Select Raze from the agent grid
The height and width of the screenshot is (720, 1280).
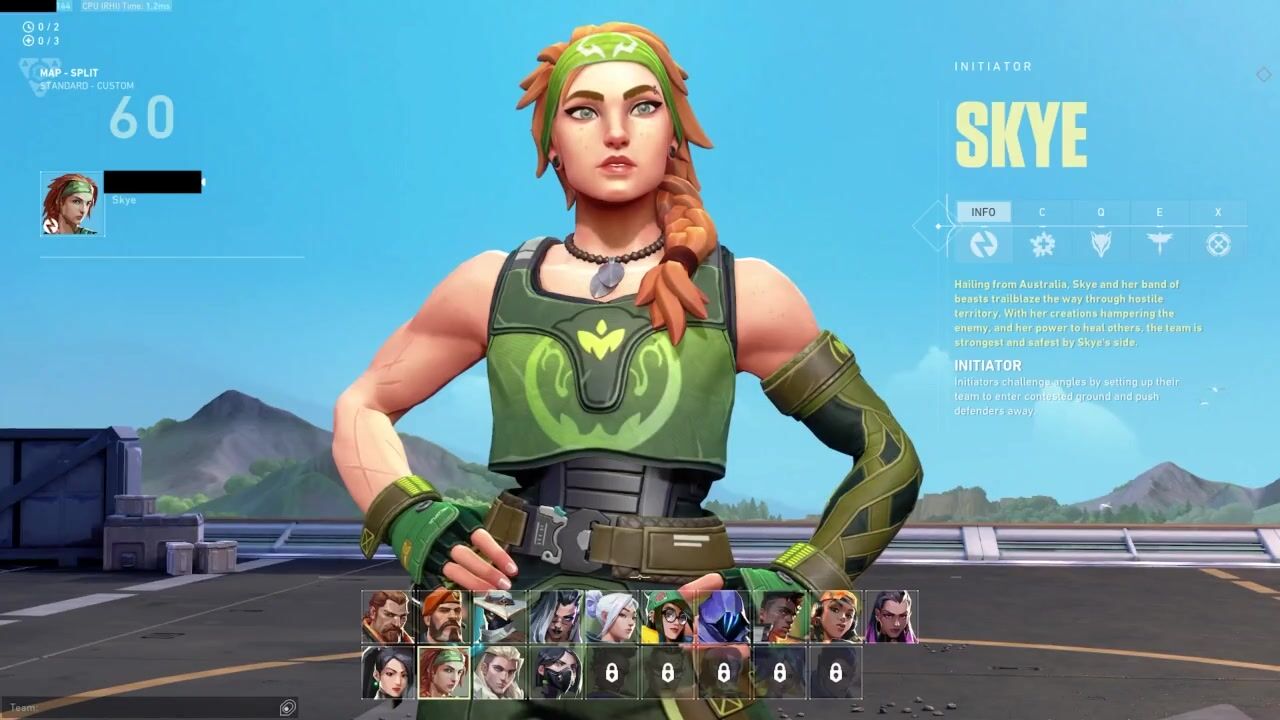click(x=835, y=617)
